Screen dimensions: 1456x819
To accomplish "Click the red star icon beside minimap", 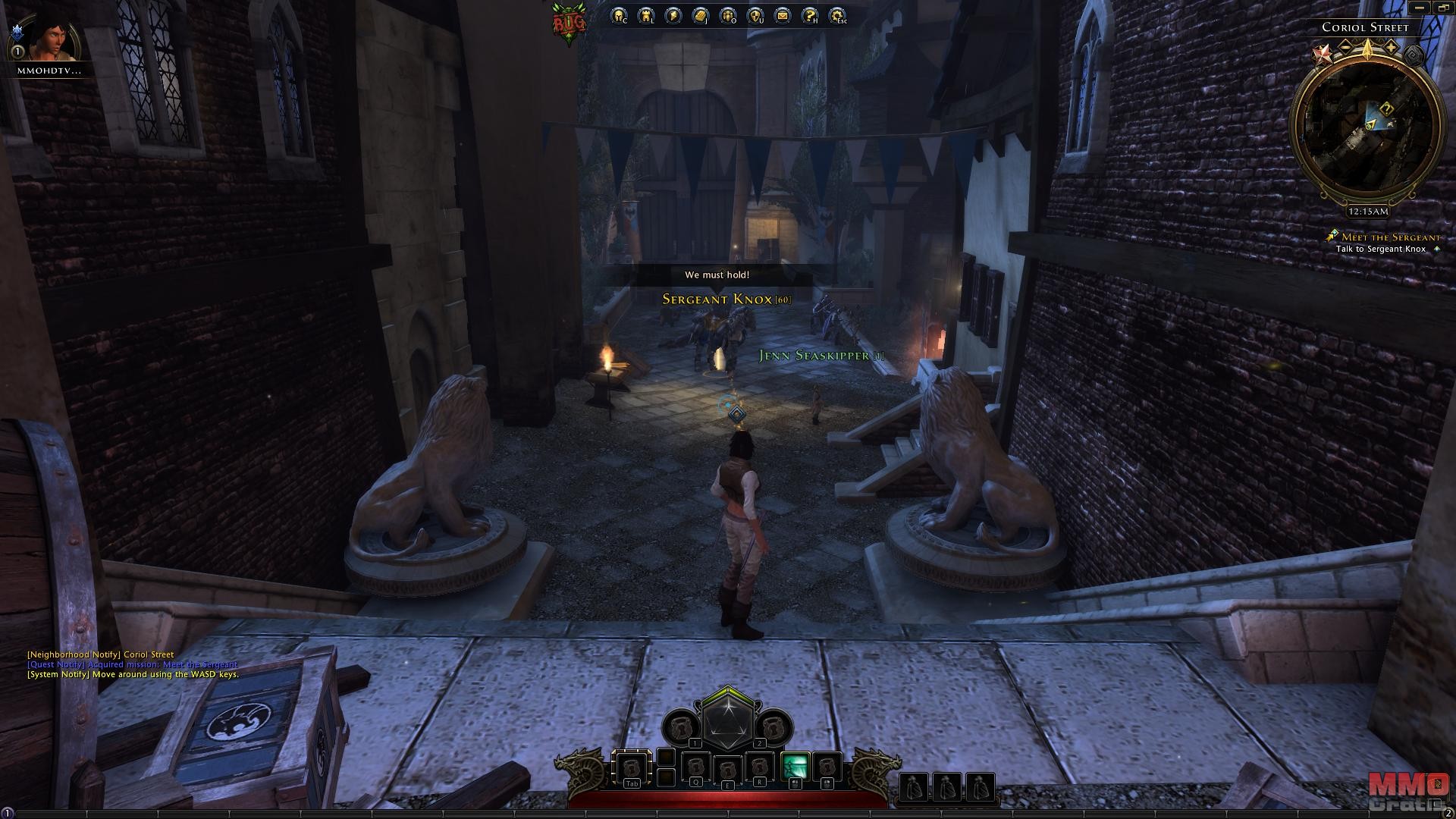I will tap(1322, 53).
